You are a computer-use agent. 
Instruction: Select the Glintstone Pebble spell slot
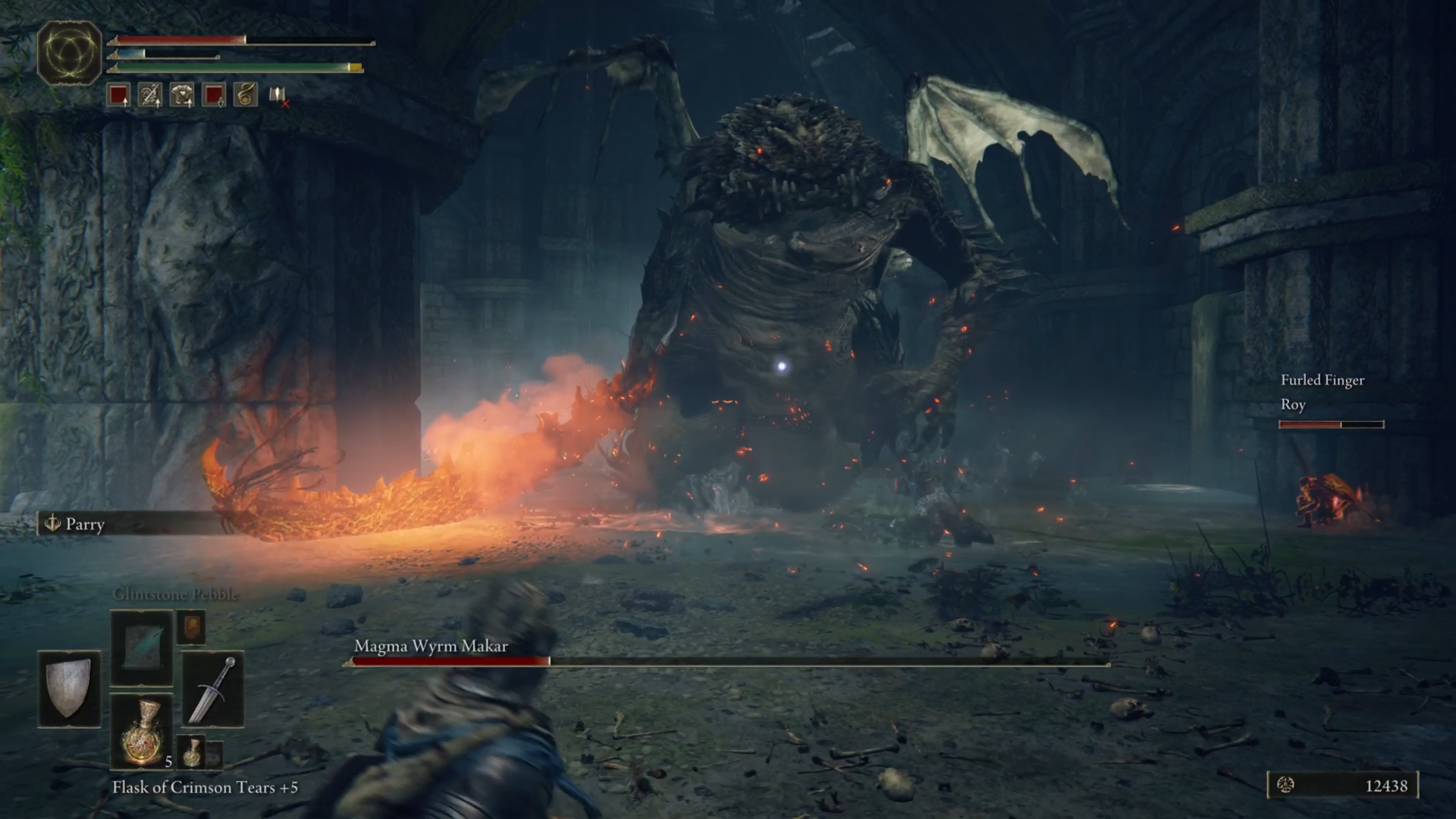142,648
